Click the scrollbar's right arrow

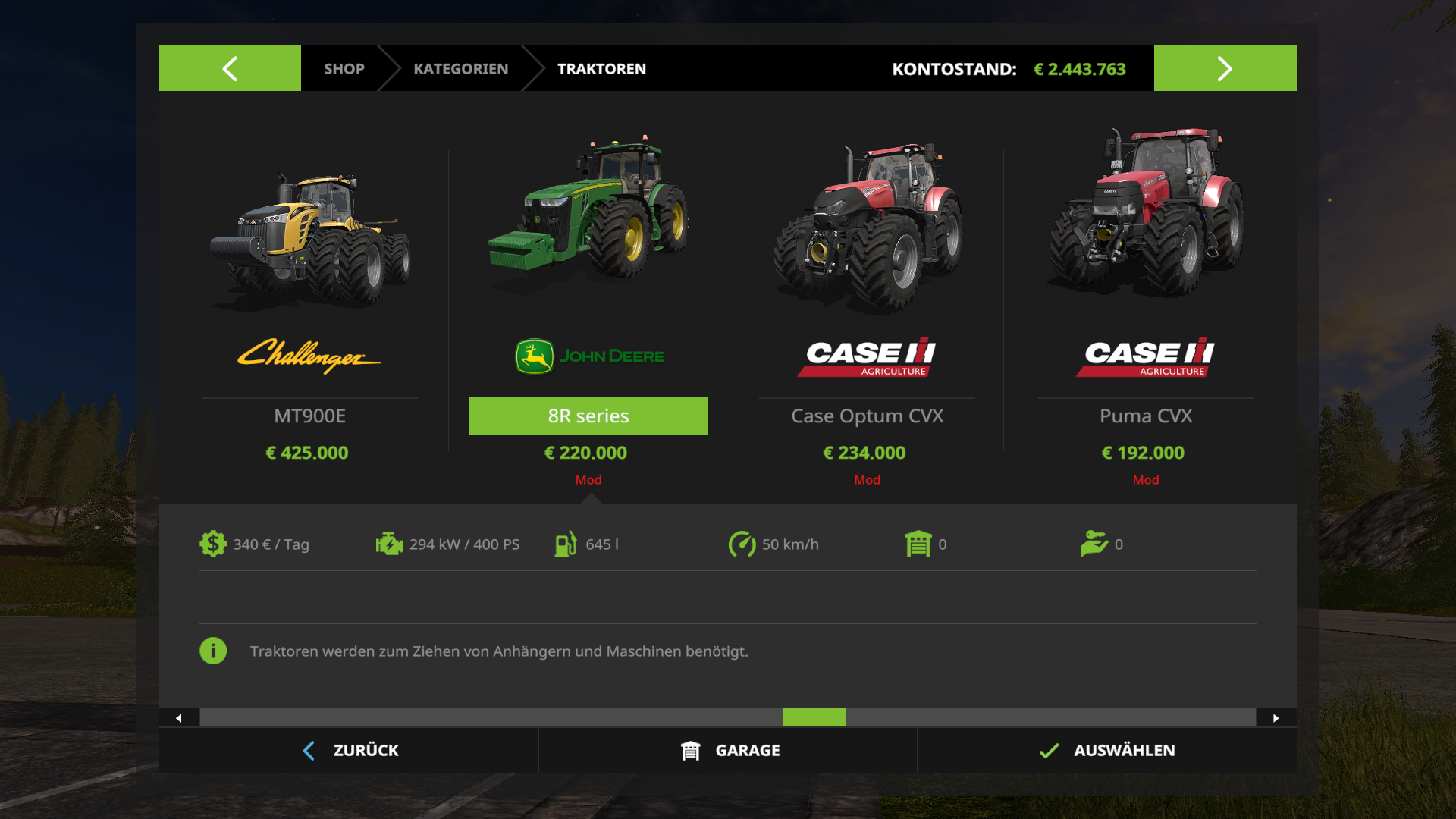(x=1276, y=718)
